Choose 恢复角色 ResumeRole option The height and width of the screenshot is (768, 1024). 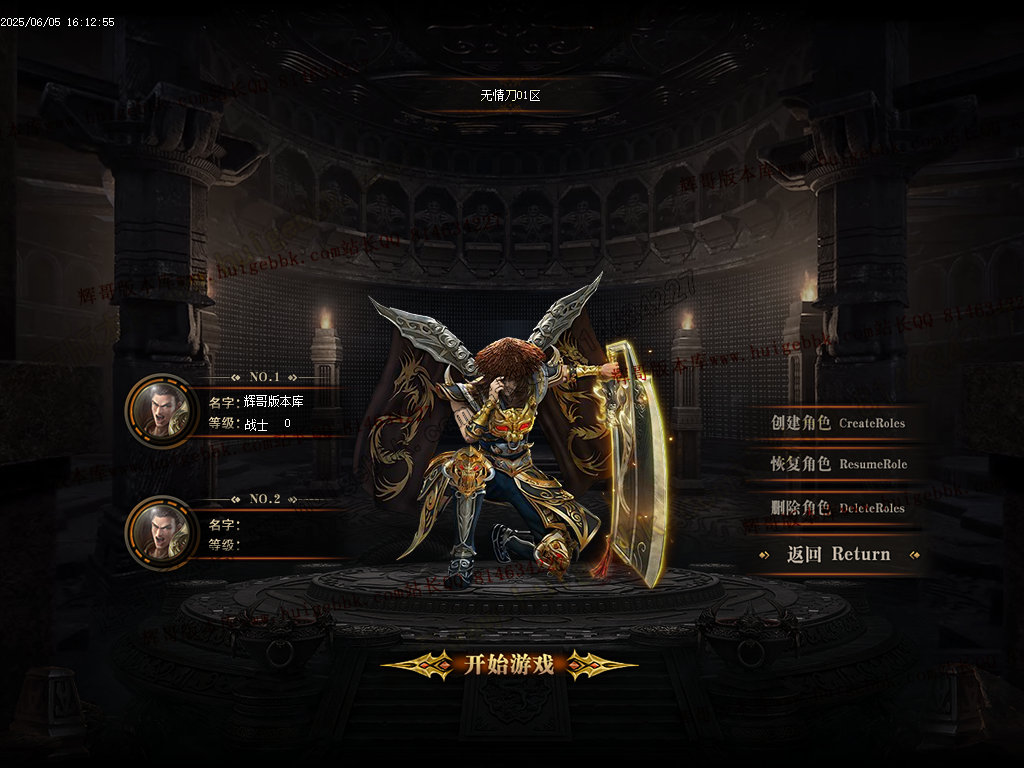coord(838,465)
